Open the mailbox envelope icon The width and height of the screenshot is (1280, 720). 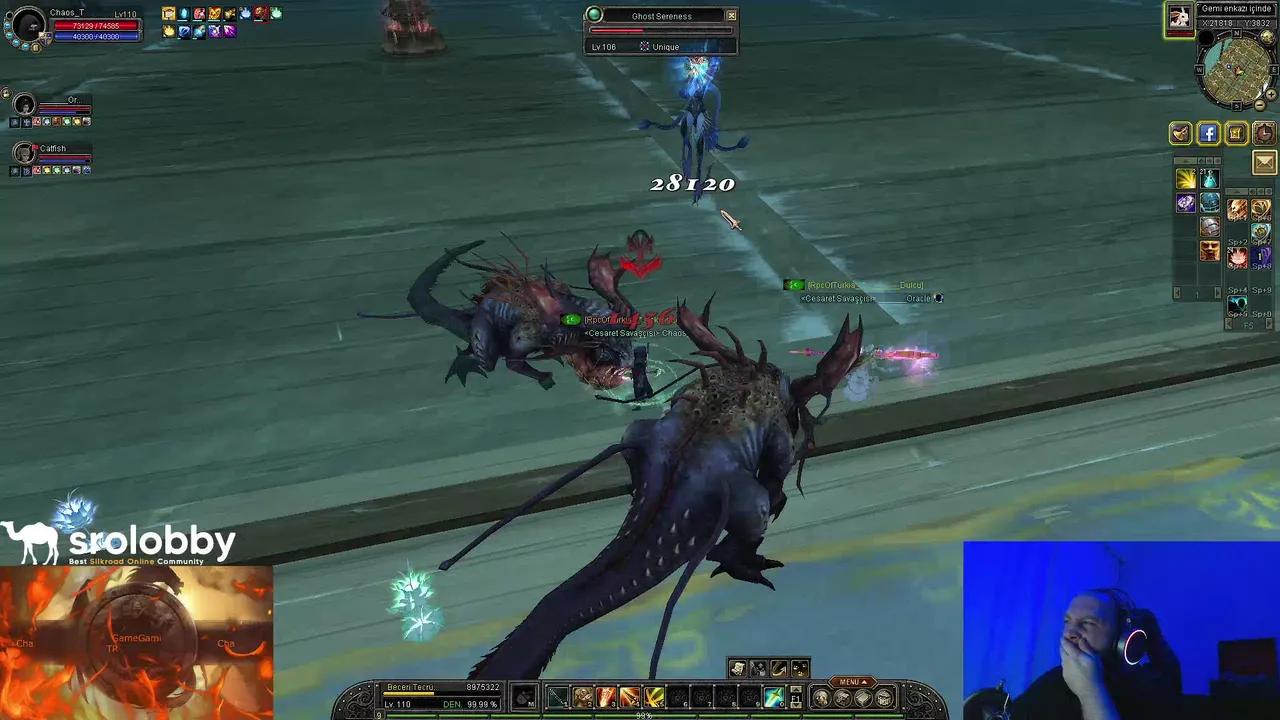[x=1264, y=161]
